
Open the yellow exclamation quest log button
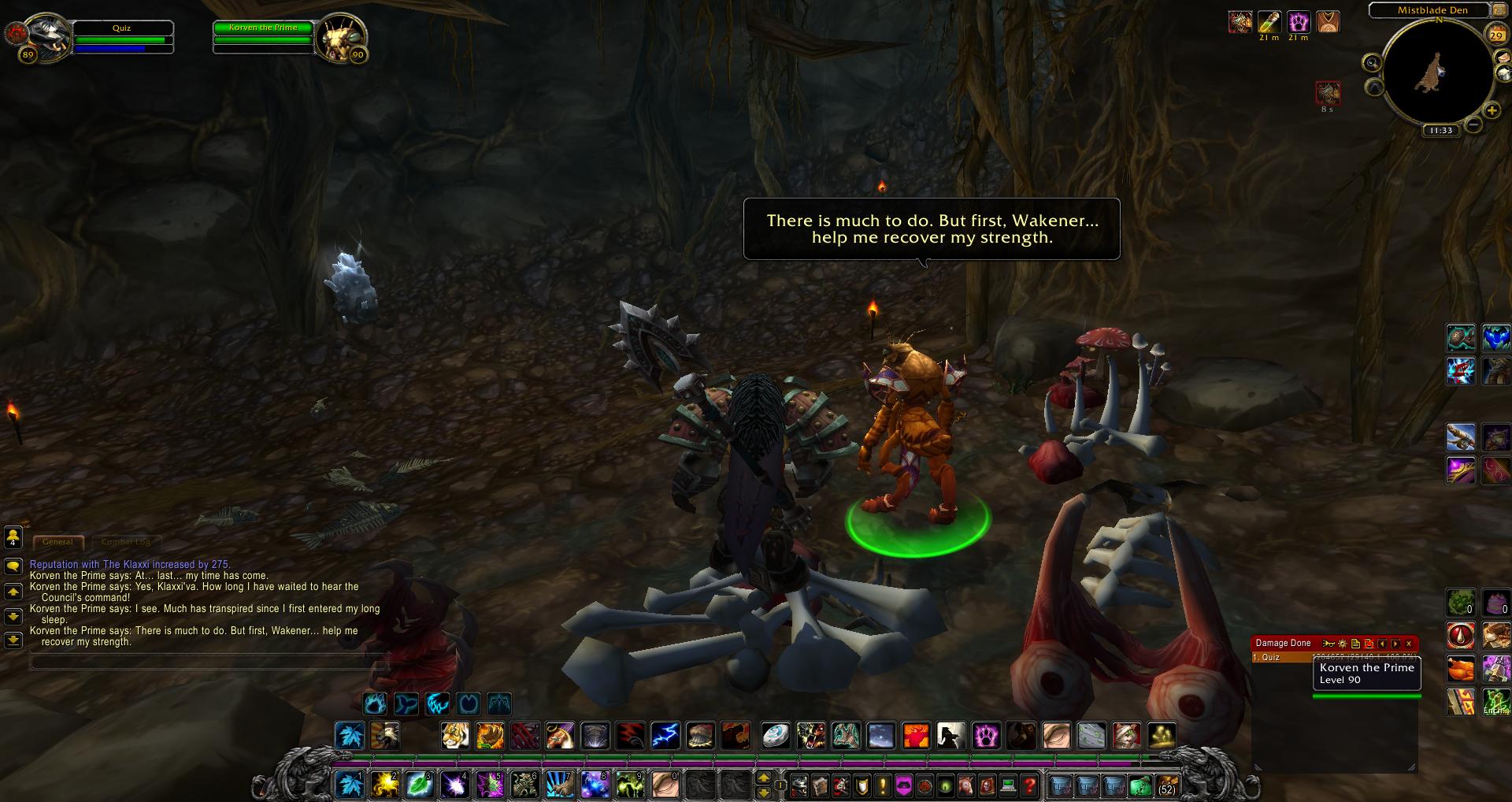tap(883, 785)
